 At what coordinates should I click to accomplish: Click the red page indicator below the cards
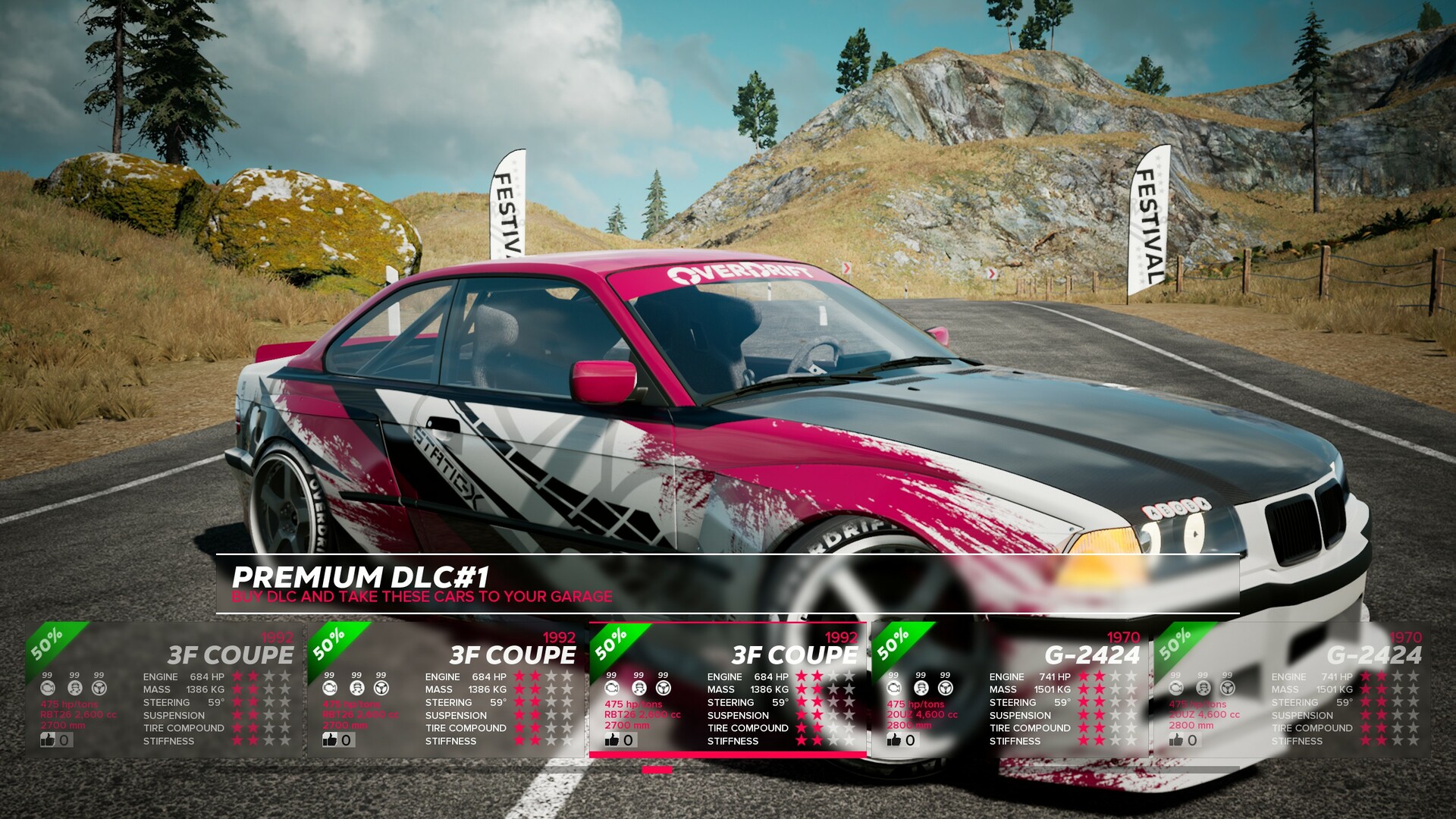click(657, 770)
